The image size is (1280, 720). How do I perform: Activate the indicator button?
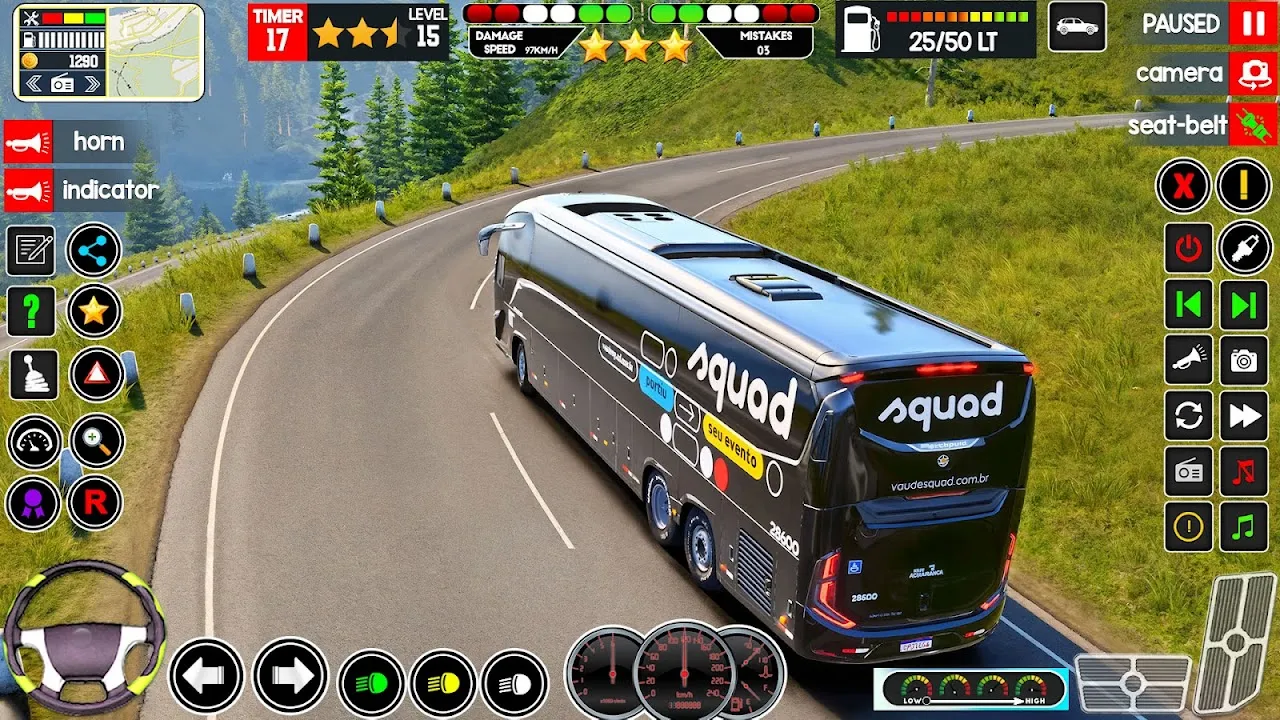[x=28, y=190]
